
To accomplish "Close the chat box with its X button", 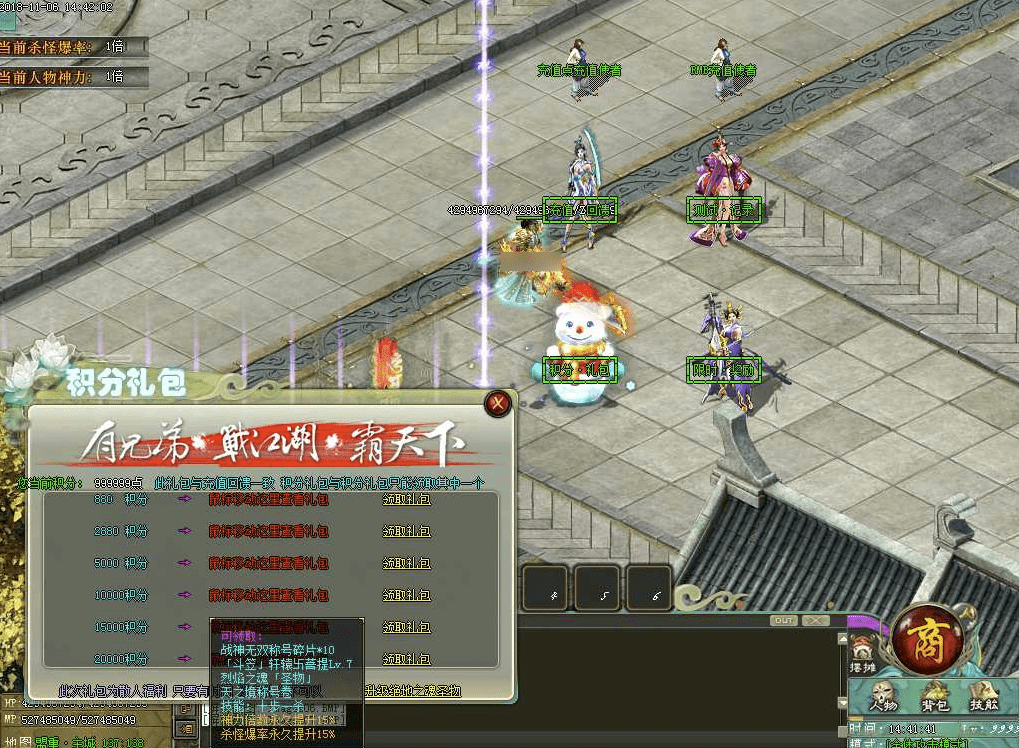I will point(815,621).
